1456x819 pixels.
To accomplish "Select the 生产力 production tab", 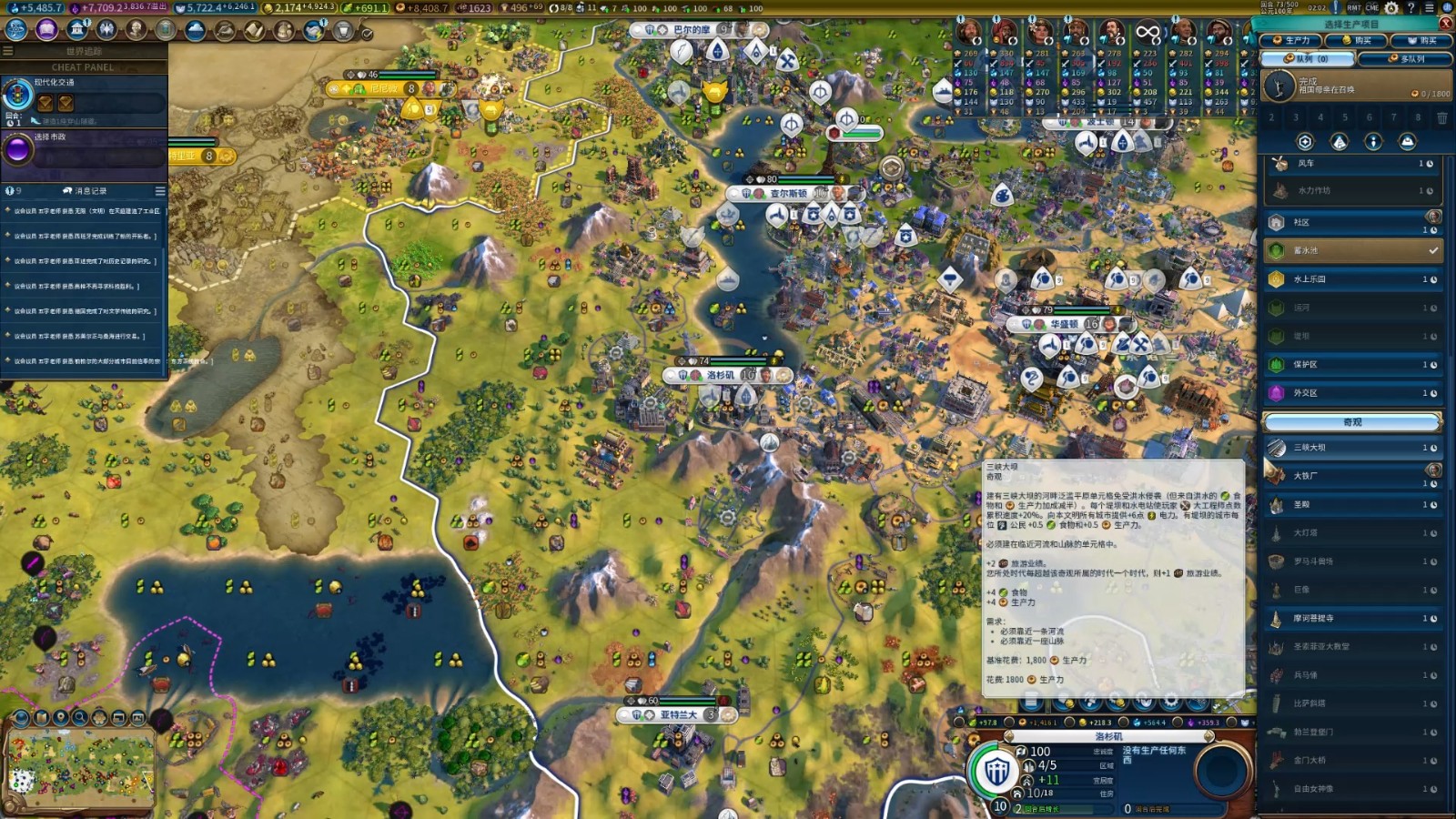I will pos(1291,40).
